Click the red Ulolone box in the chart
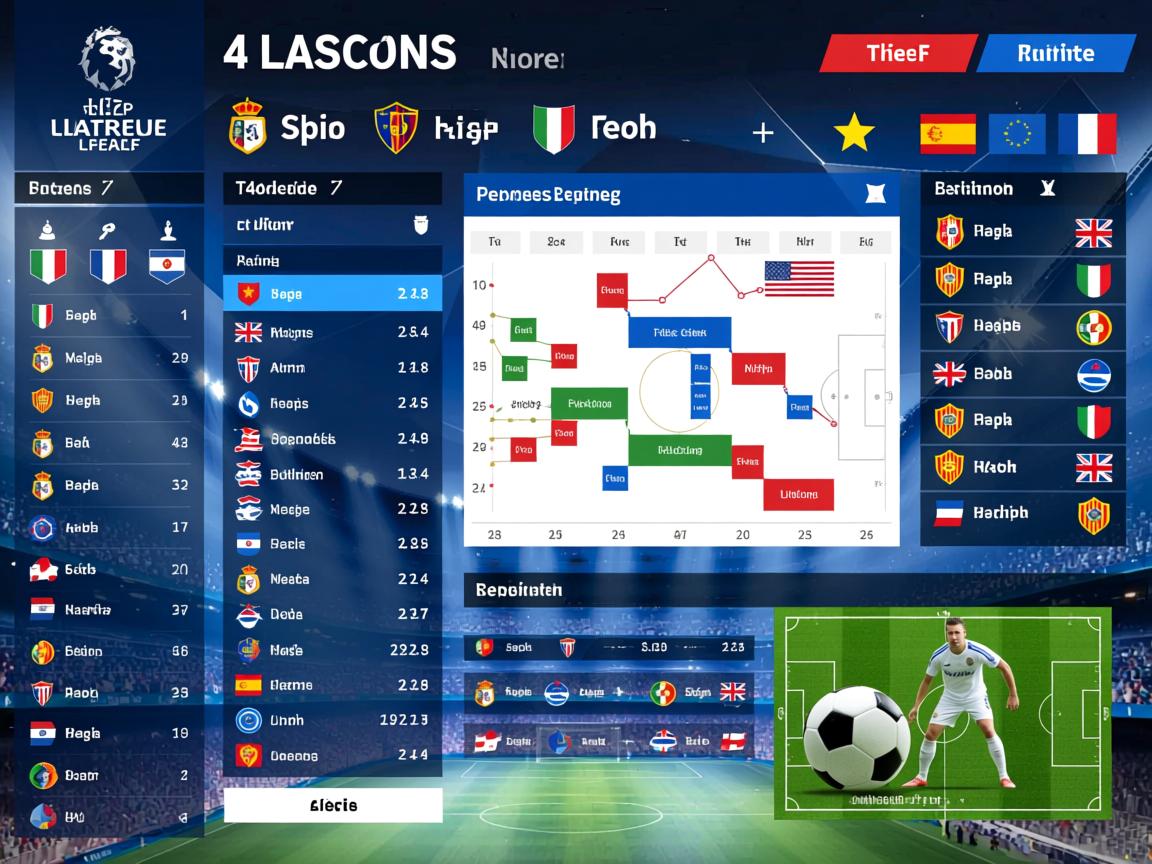The image size is (1152, 864). 798,495
